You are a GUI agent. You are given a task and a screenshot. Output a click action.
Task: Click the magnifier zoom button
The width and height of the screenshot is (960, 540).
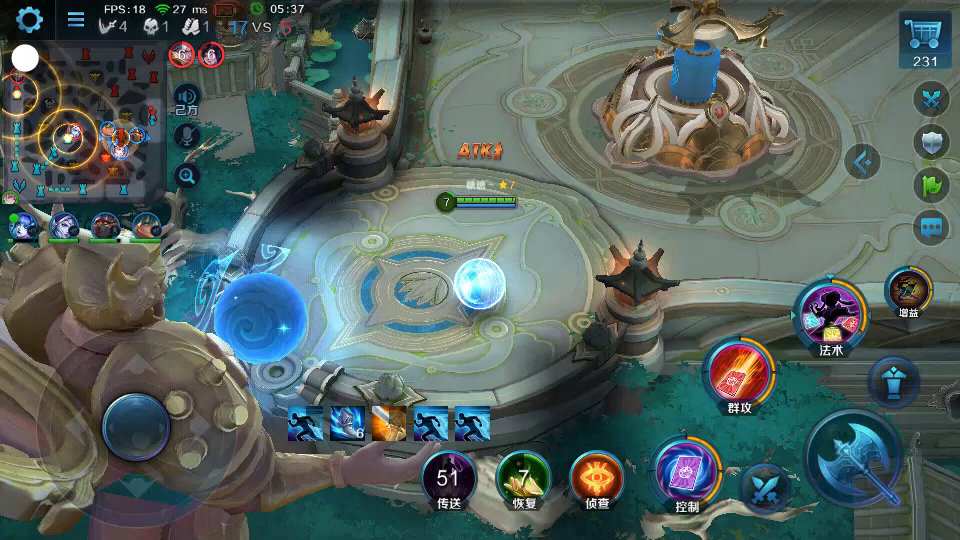pos(186,176)
